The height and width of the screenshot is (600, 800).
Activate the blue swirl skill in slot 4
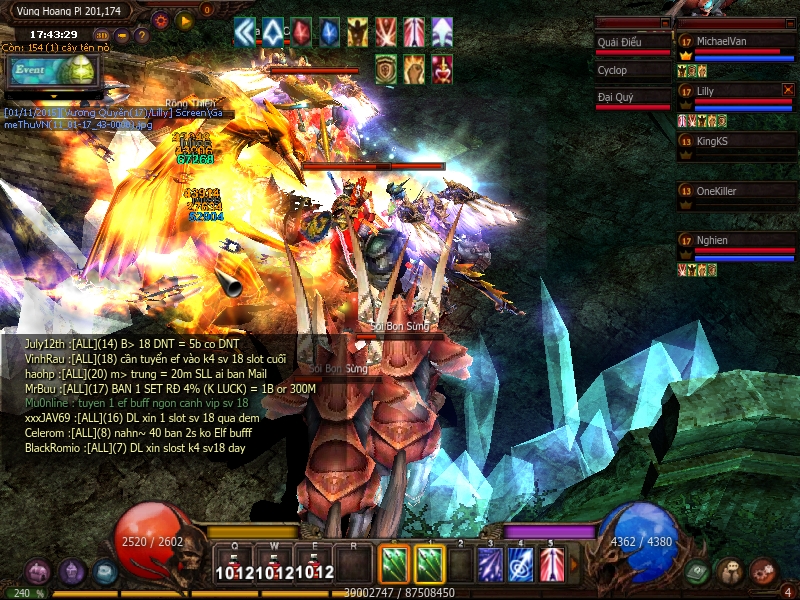pos(520,565)
